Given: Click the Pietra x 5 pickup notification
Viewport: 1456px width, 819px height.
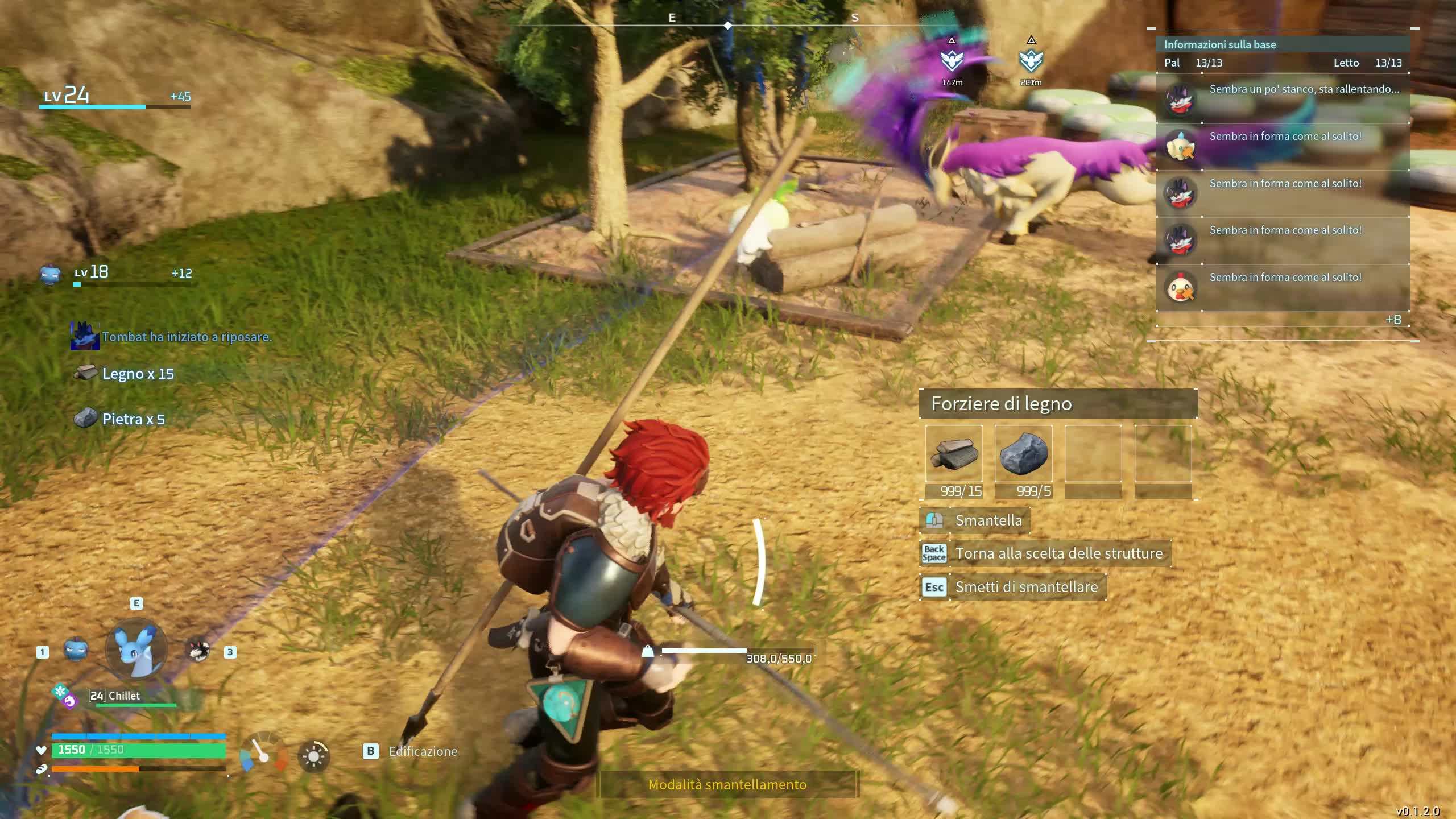Looking at the screenshot, I should [133, 419].
